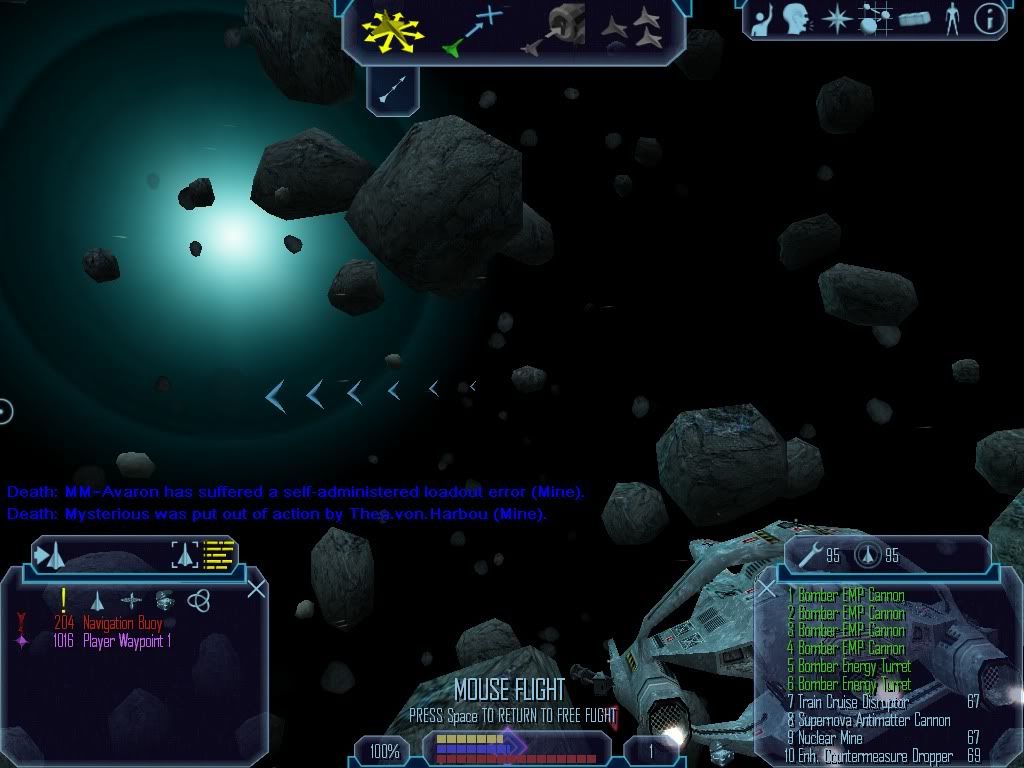
Task: Close the contact list panel
Action: point(256,588)
